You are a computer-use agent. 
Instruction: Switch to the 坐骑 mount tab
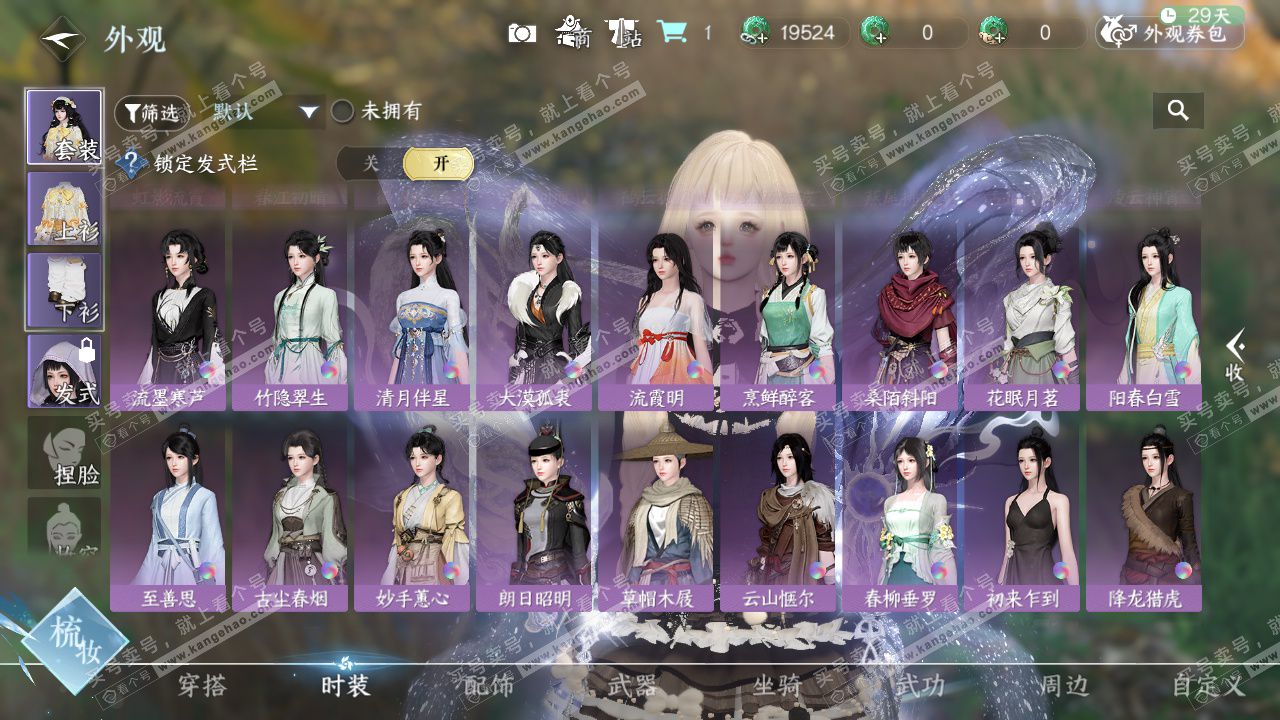point(777,685)
